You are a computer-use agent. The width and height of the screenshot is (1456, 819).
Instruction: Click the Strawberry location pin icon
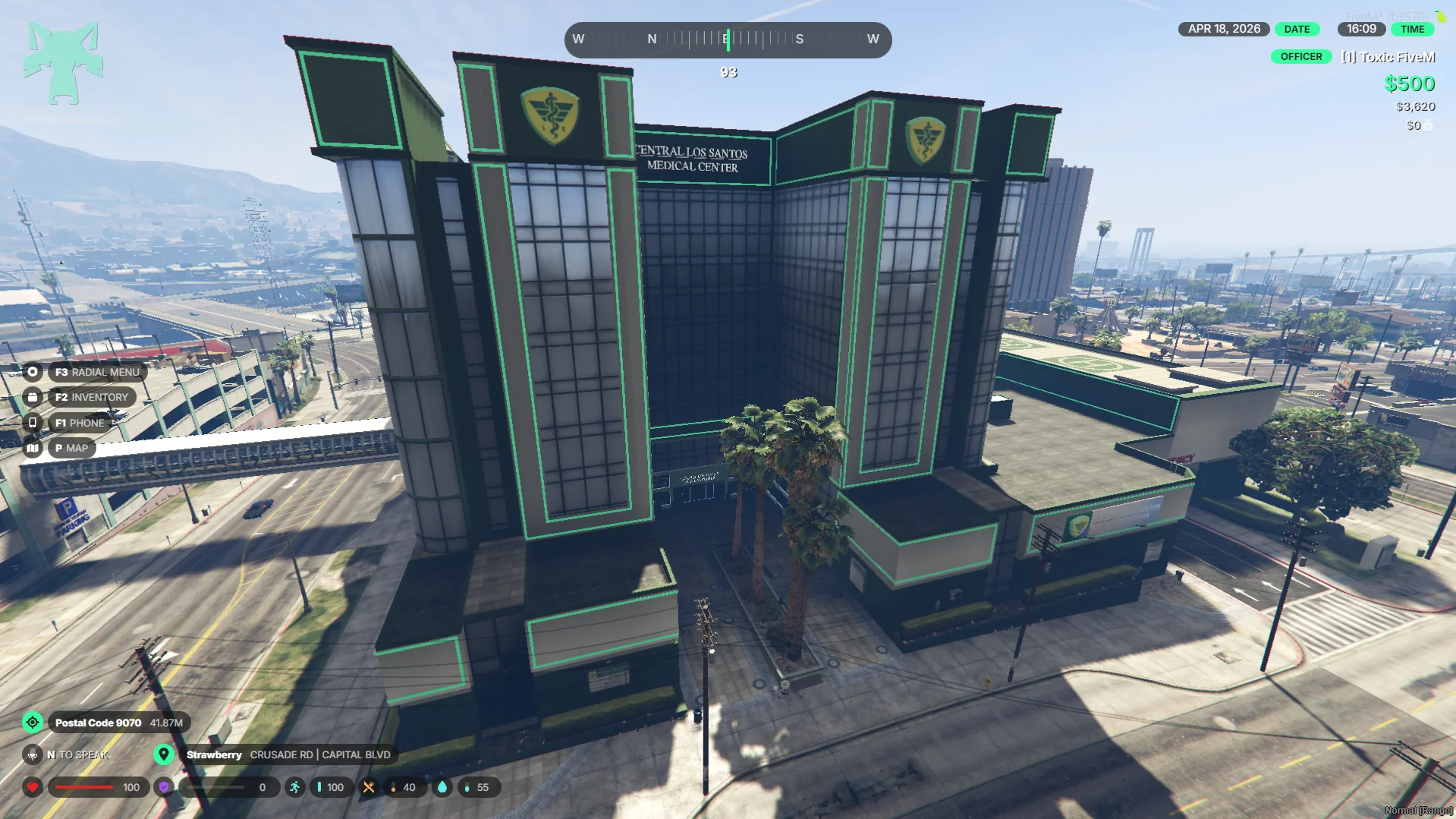(x=163, y=754)
